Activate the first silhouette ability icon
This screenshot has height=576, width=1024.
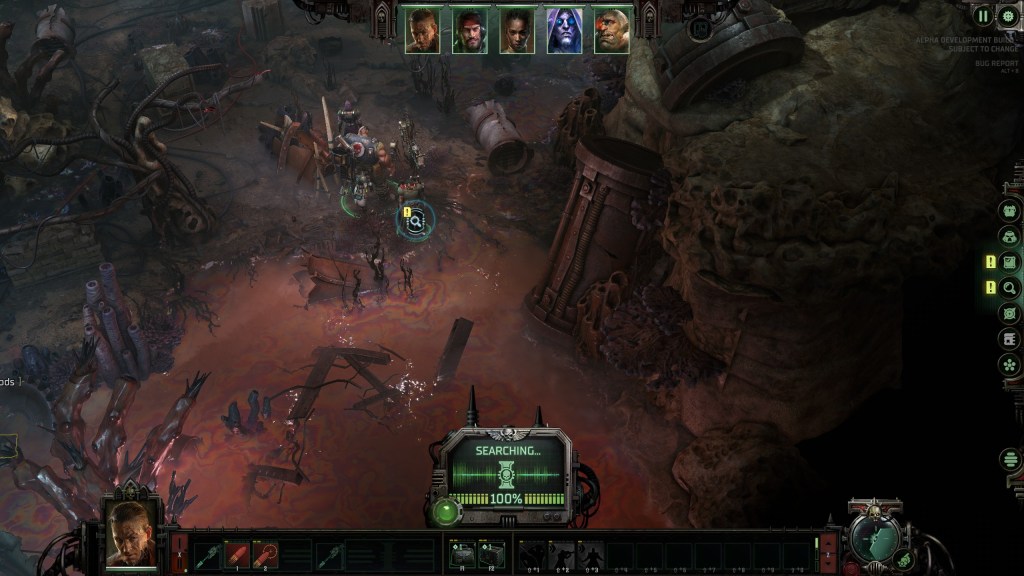532,554
